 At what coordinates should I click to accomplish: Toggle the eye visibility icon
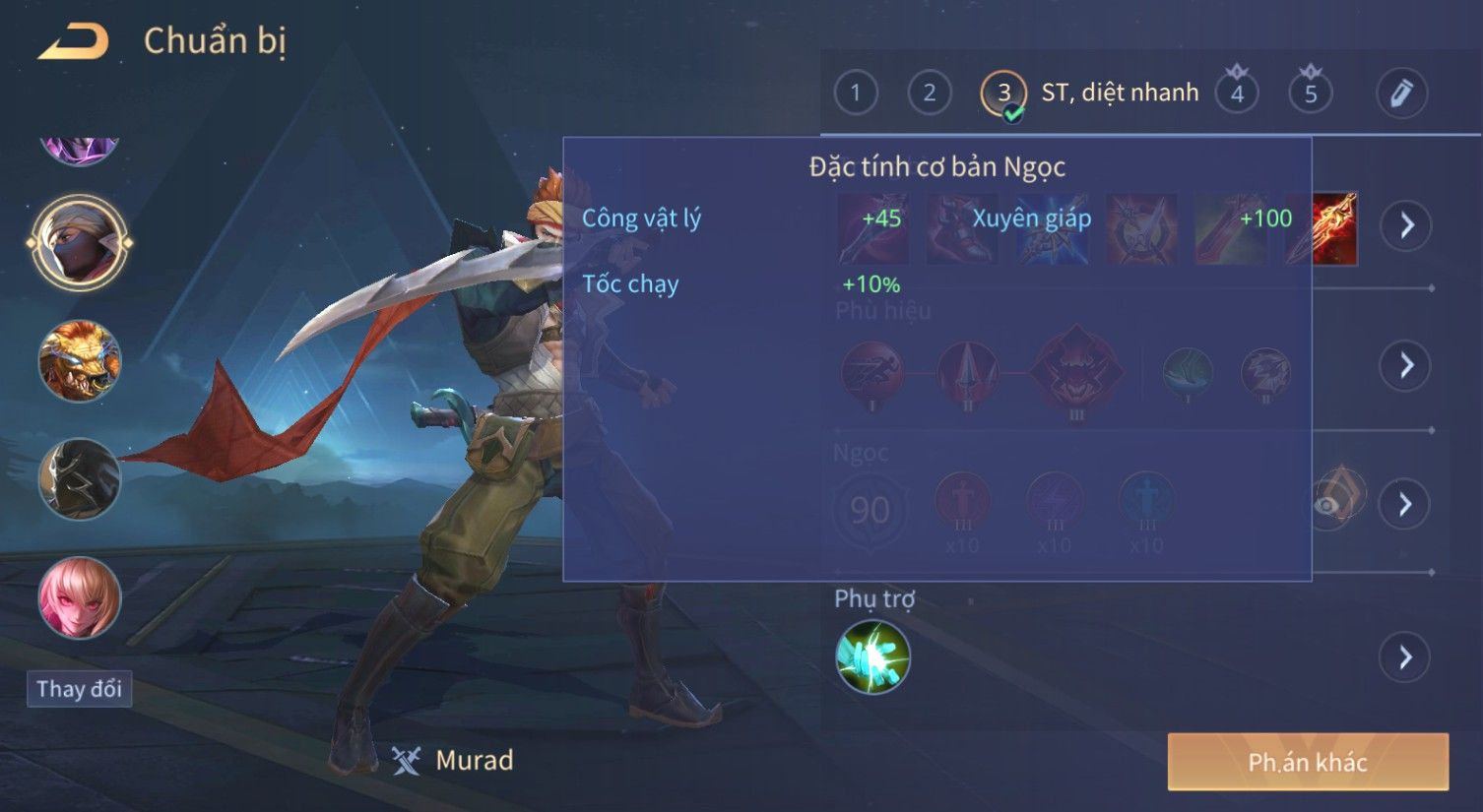pyautogui.click(x=1329, y=505)
